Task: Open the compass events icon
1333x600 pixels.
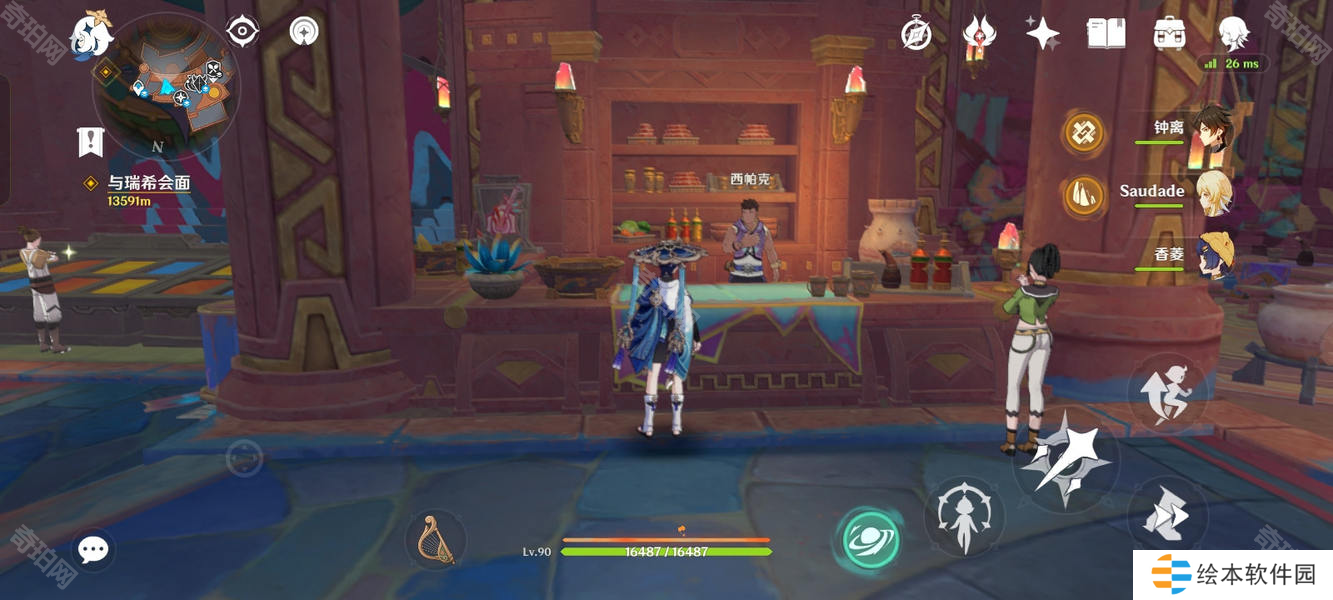Action: pos(916,34)
